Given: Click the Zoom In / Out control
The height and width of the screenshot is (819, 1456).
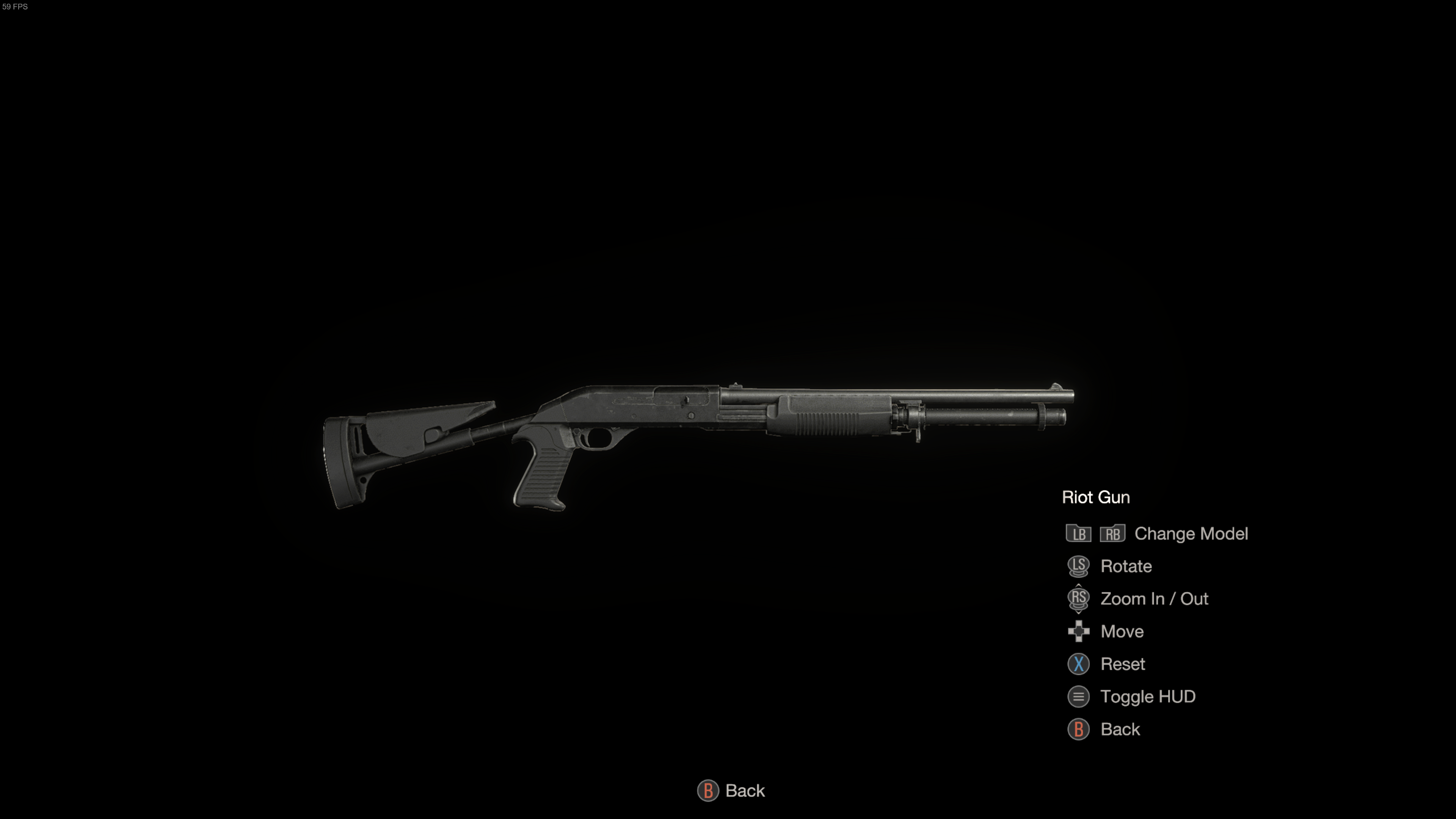Looking at the screenshot, I should (x=1153, y=599).
